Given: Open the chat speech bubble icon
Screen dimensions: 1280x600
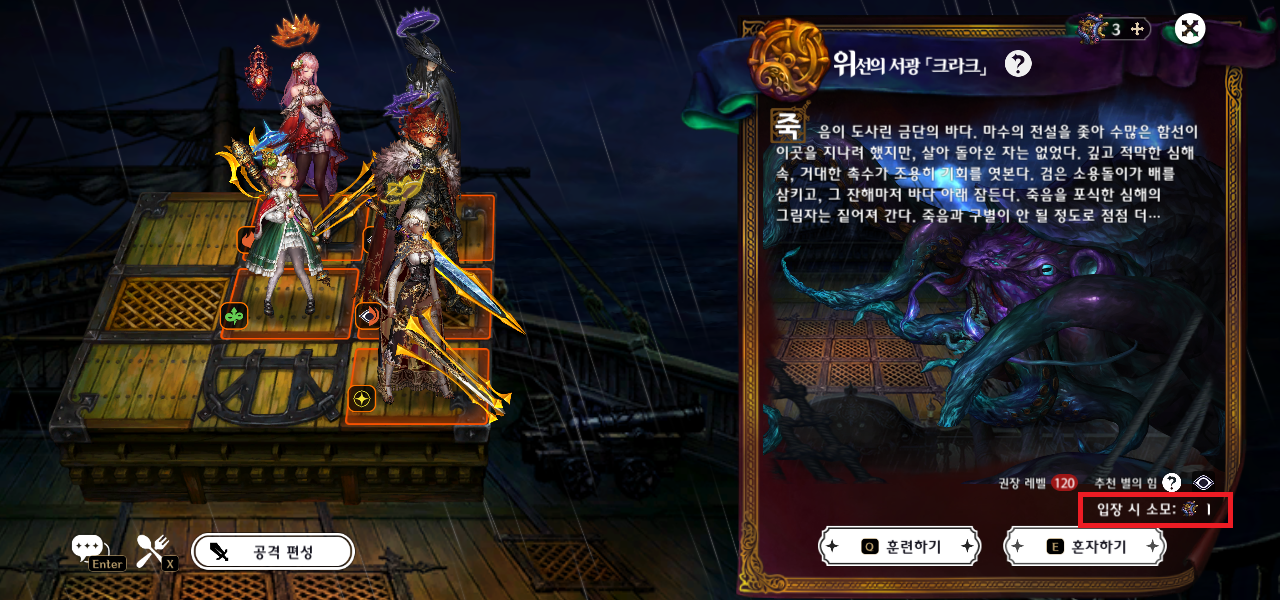Looking at the screenshot, I should click(87, 547).
